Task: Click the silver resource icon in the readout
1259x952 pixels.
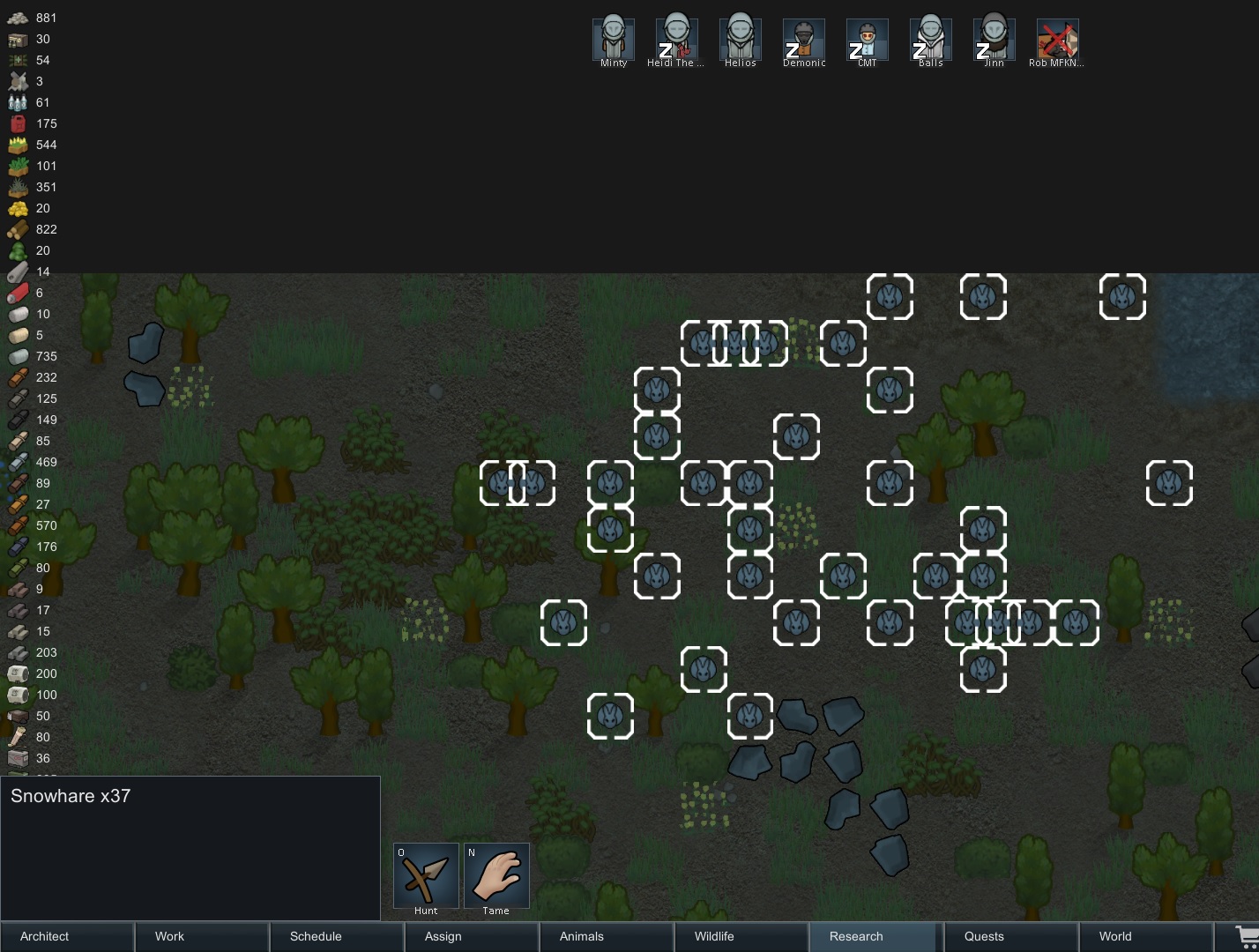Action: [x=18, y=18]
